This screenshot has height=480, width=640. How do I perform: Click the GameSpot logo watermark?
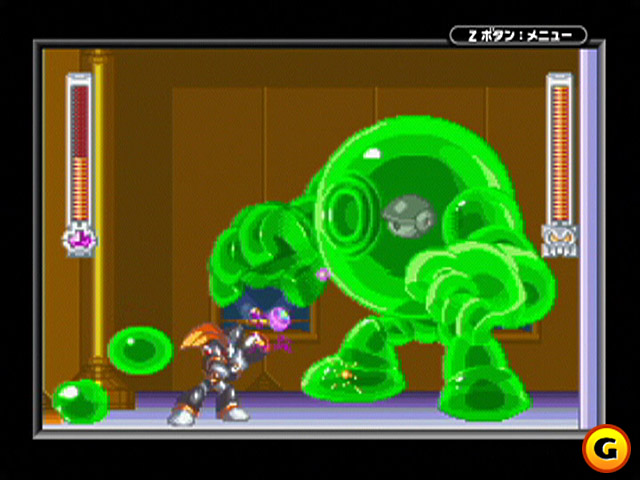point(606,448)
